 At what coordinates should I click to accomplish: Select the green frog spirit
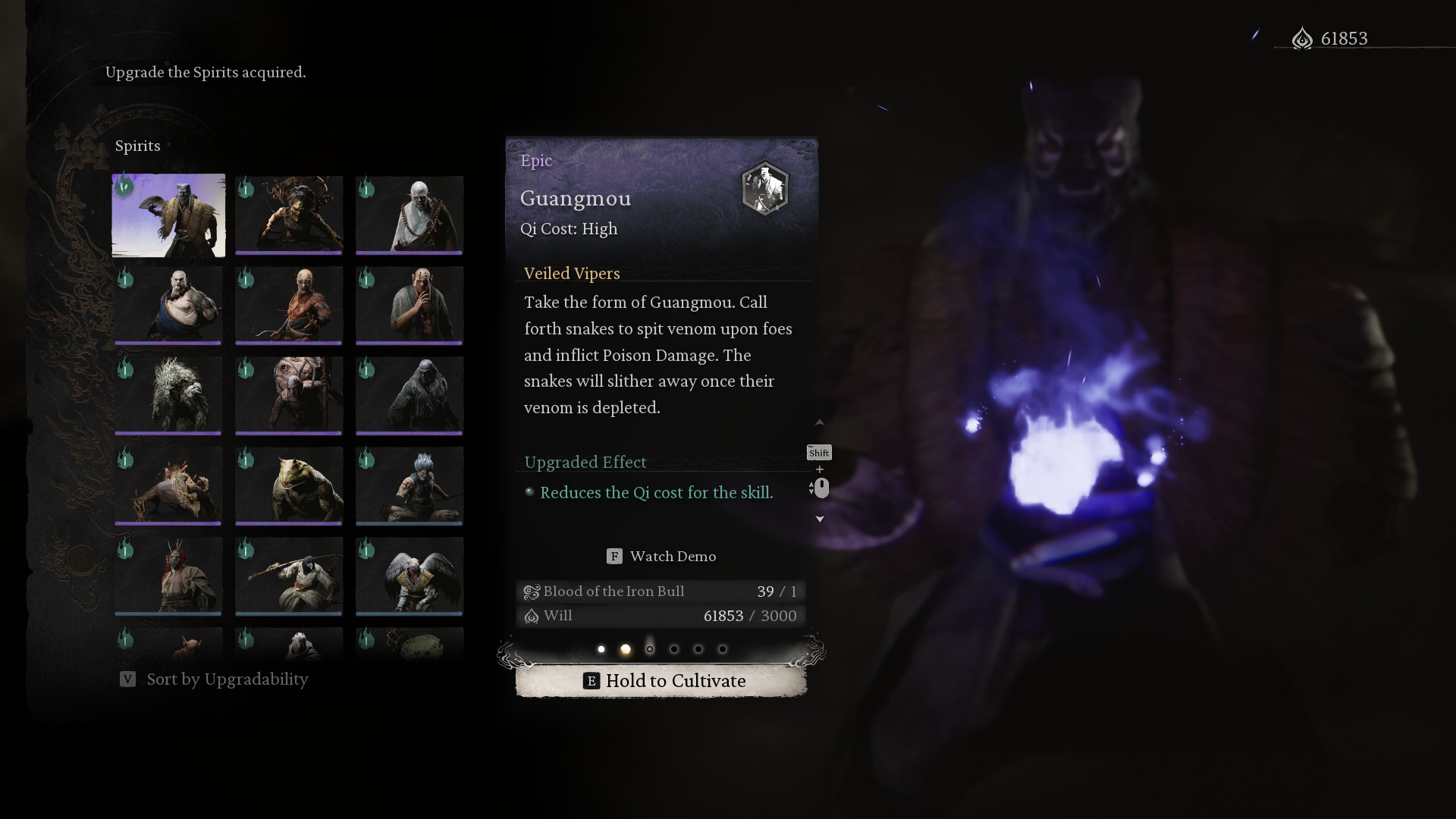click(289, 485)
